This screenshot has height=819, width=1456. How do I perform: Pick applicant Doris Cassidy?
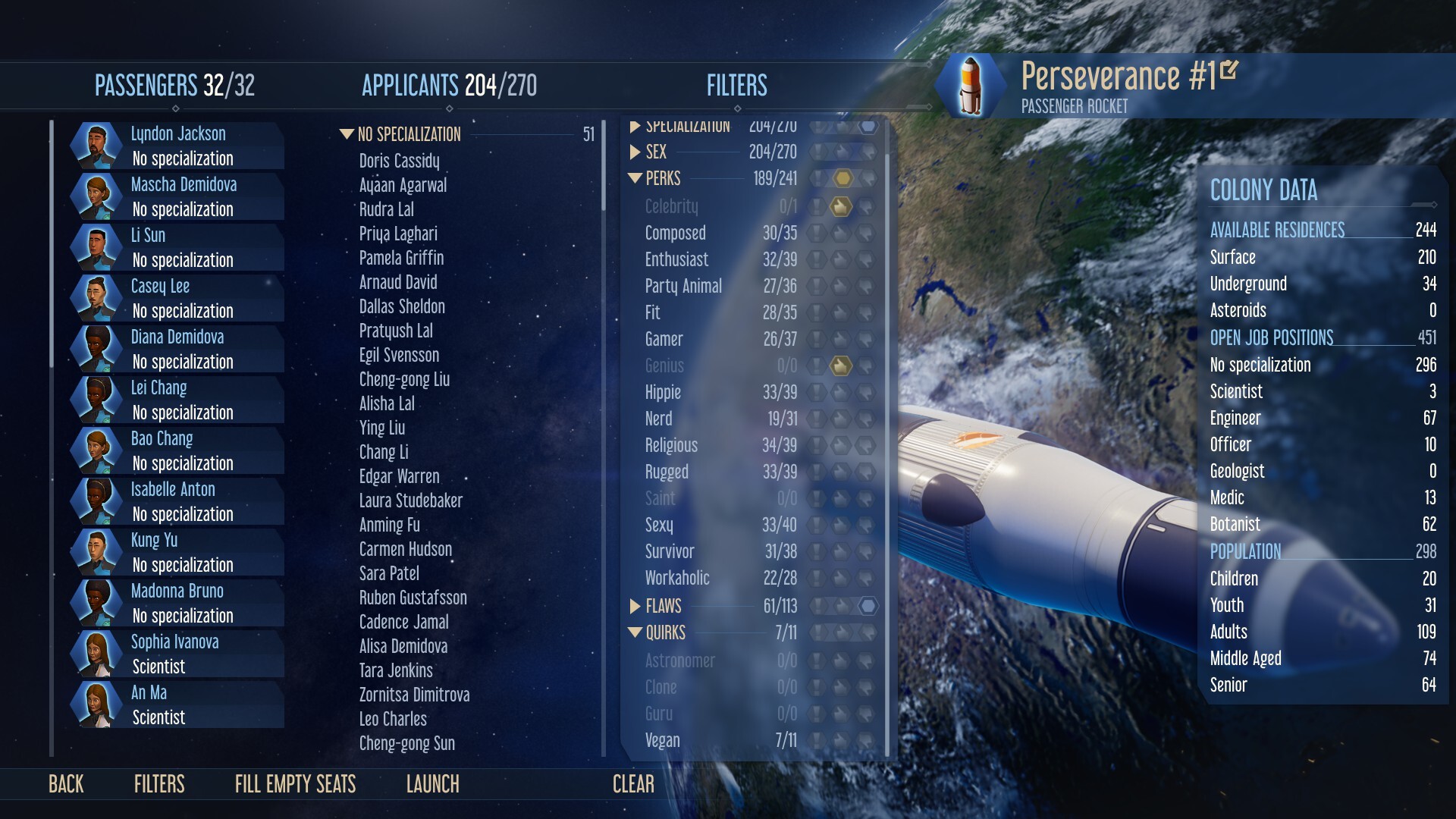(x=400, y=161)
